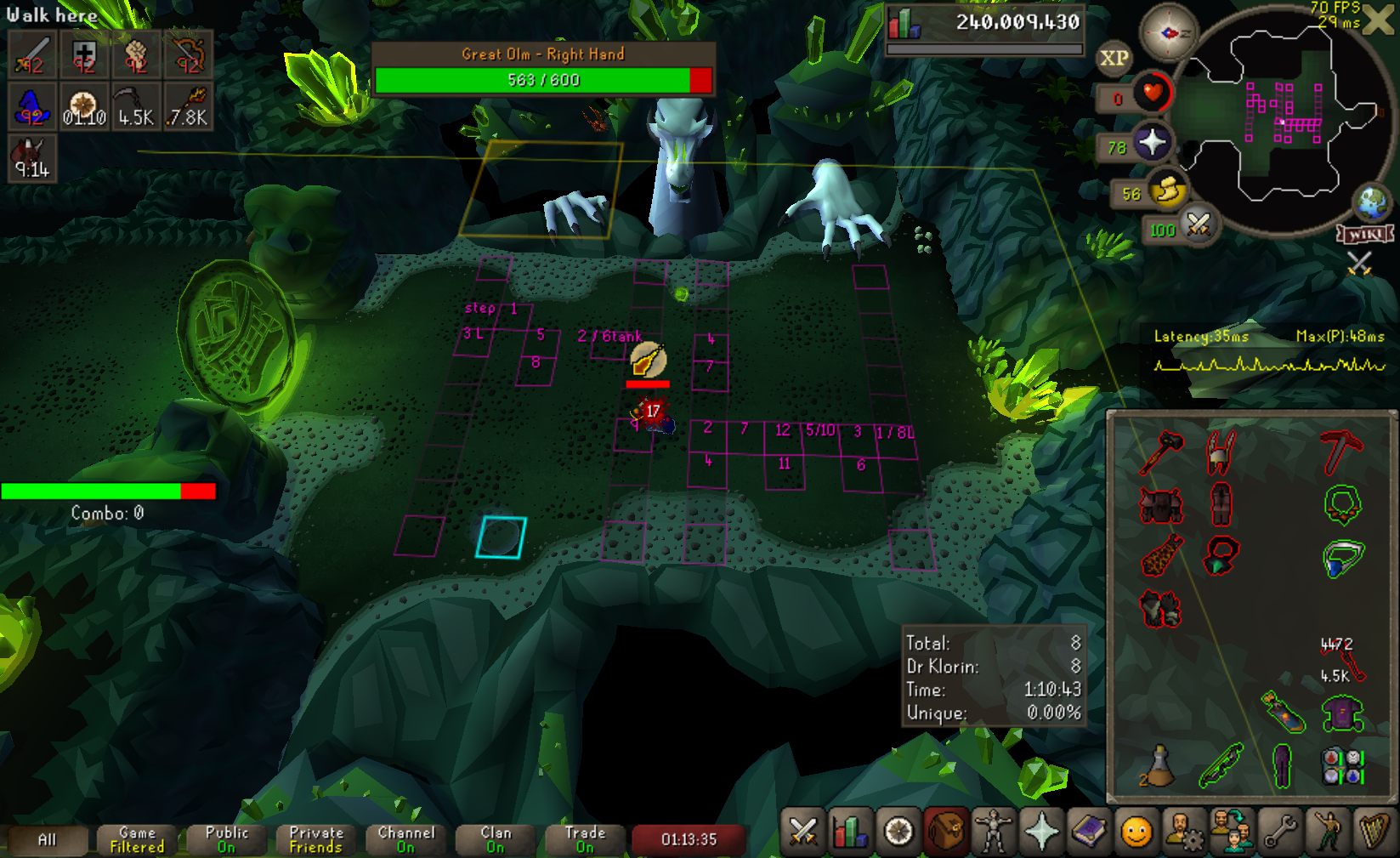Select the All chat tab
The image size is (1400, 858).
(x=48, y=840)
